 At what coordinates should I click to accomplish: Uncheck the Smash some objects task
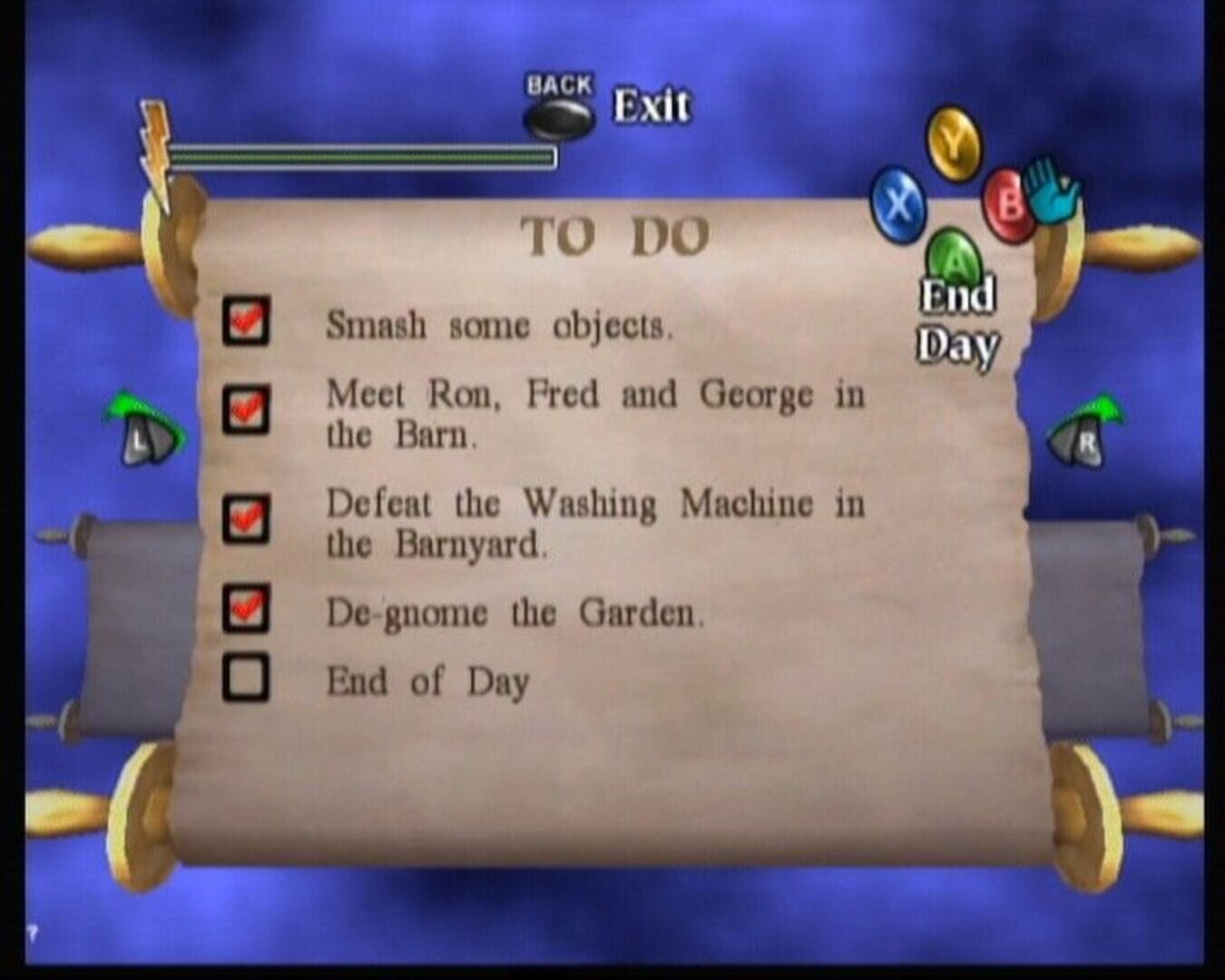coord(247,326)
